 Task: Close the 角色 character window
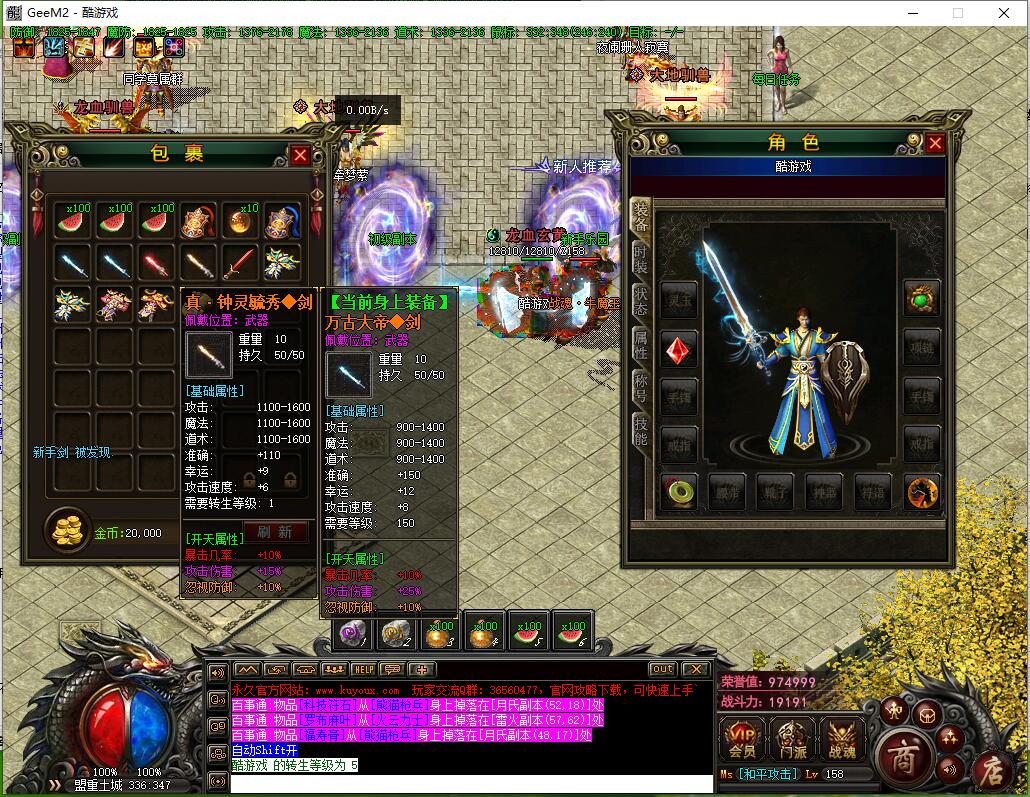935,143
